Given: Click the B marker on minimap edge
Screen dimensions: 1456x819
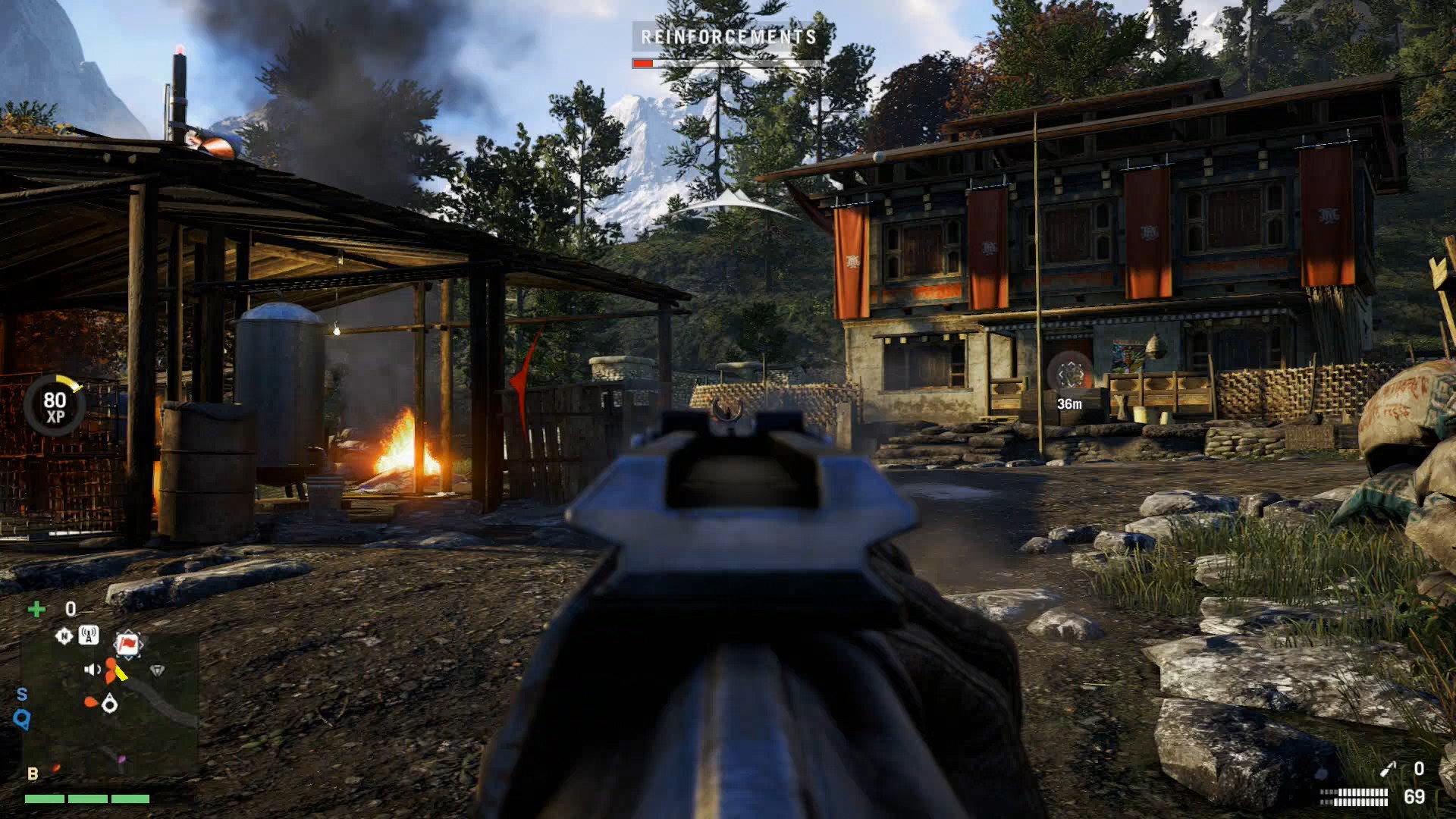Looking at the screenshot, I should click(33, 773).
